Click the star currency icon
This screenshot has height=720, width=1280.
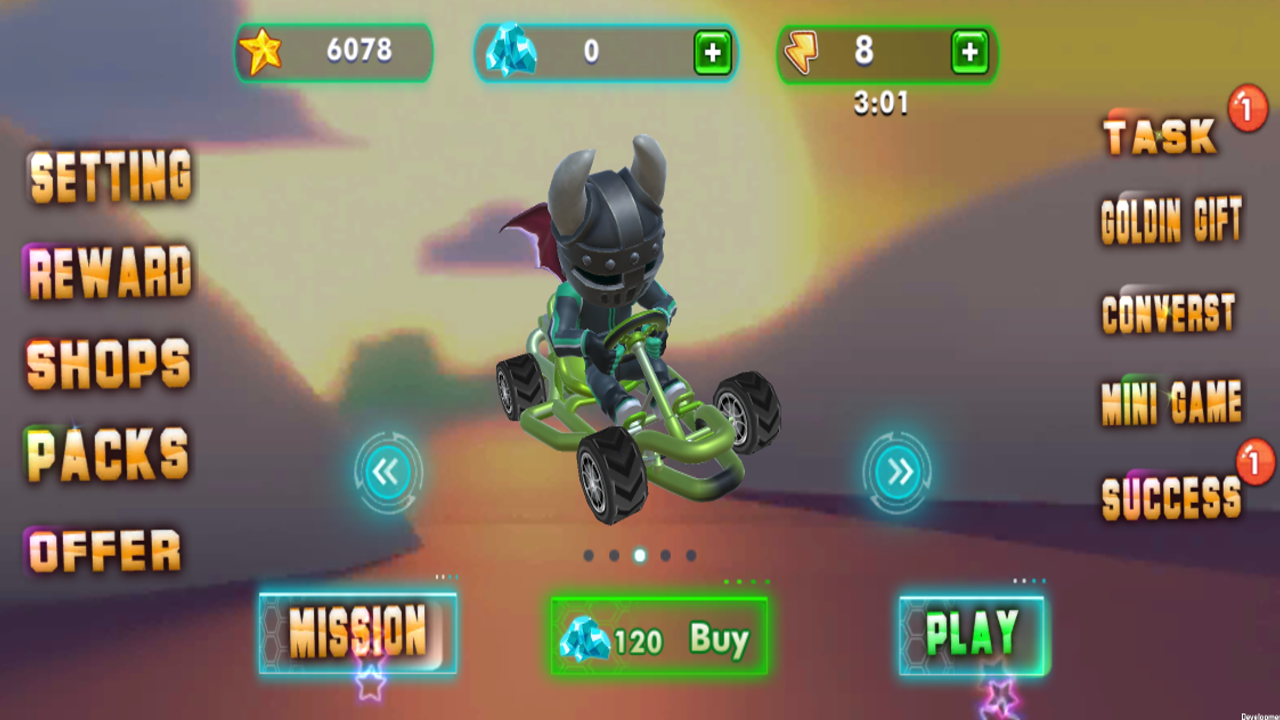pyautogui.click(x=262, y=51)
